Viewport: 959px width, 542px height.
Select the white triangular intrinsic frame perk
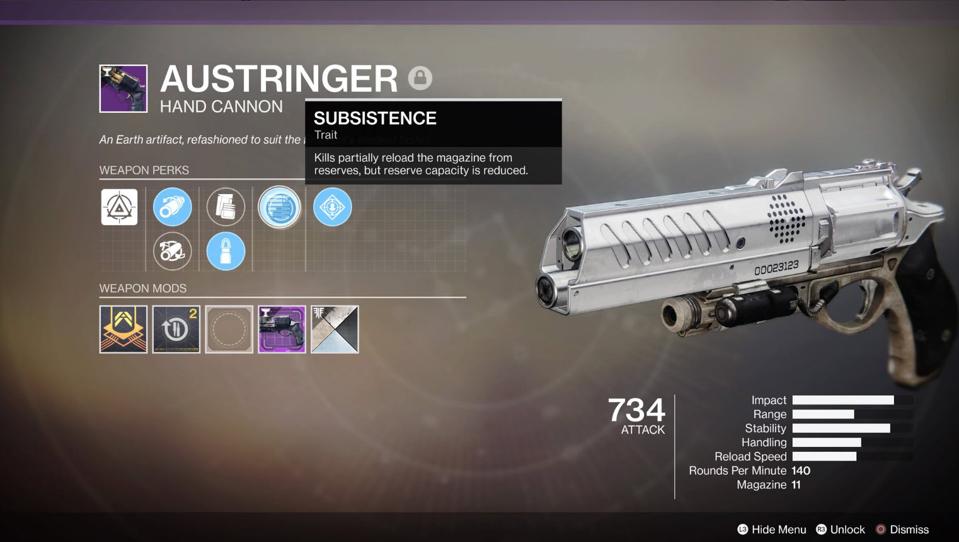click(x=119, y=207)
